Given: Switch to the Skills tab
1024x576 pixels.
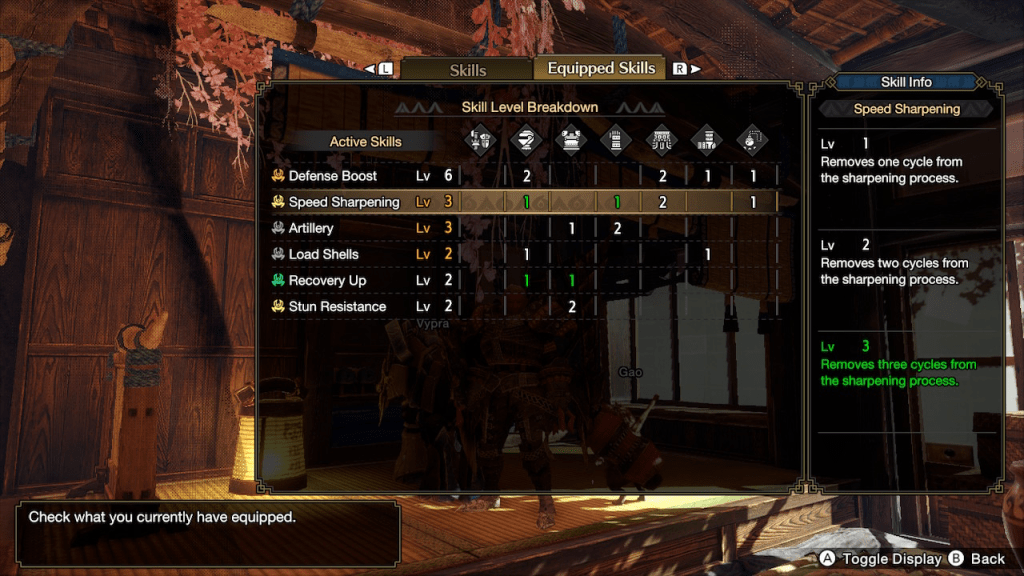Looking at the screenshot, I should tap(467, 69).
